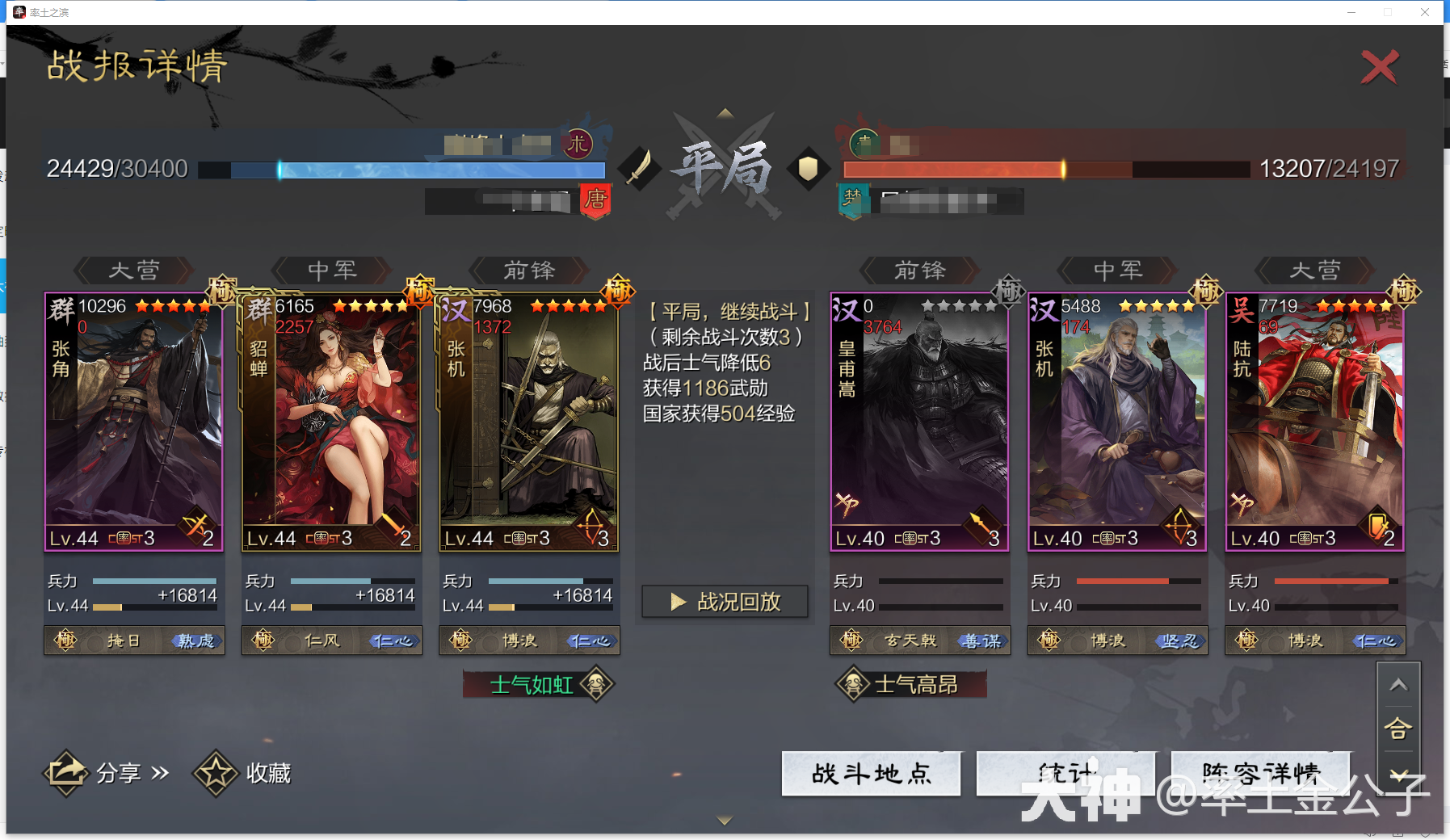
Task: Click the 极 quality badge on 张角's card
Action: [224, 289]
